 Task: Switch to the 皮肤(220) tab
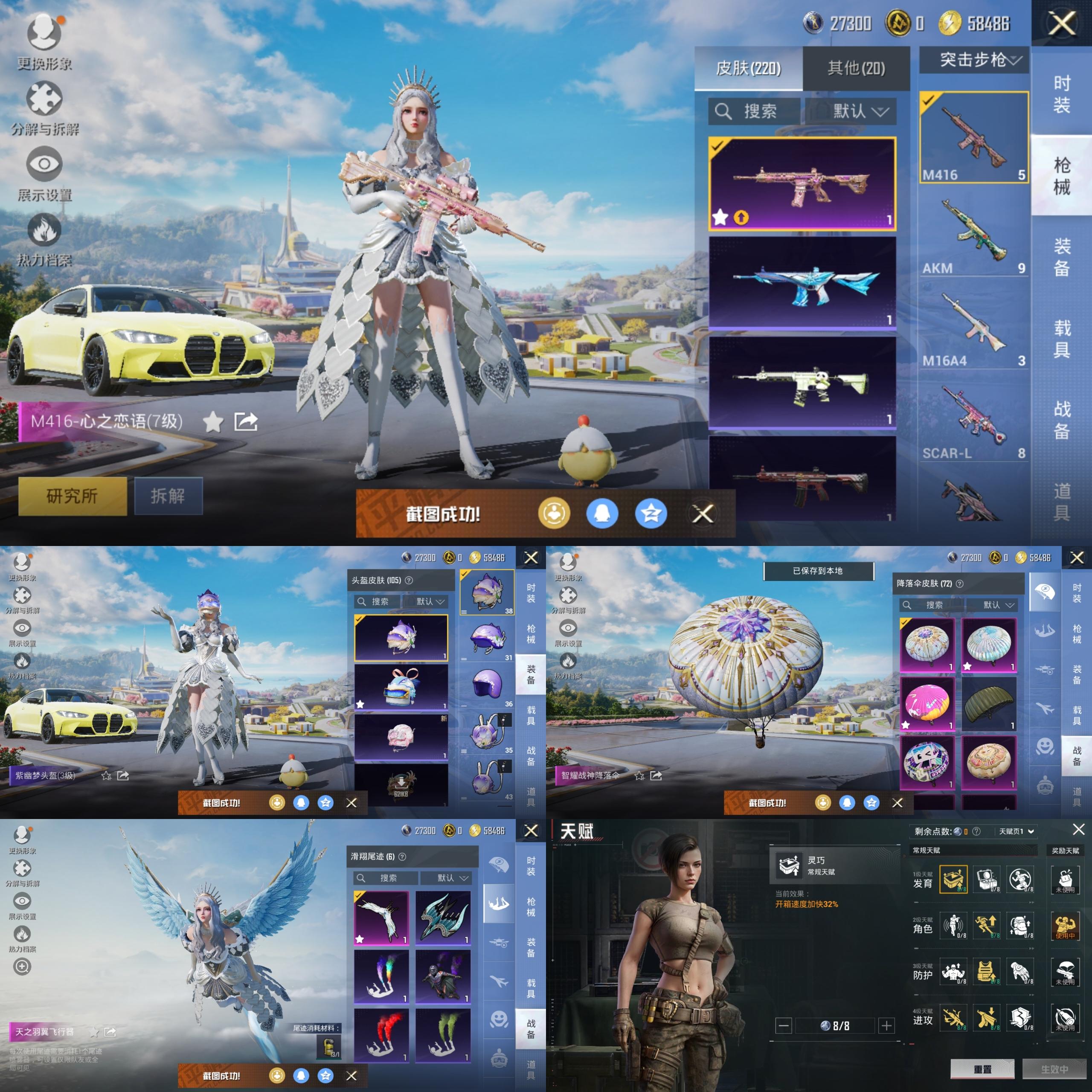748,68
